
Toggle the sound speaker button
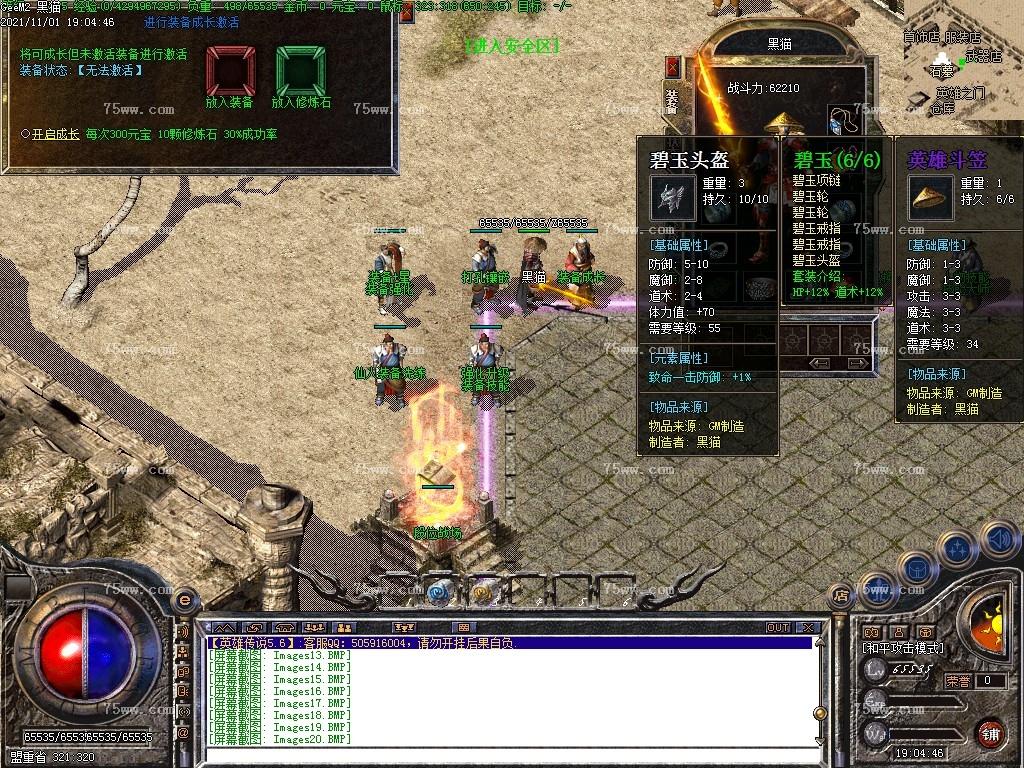999,540
